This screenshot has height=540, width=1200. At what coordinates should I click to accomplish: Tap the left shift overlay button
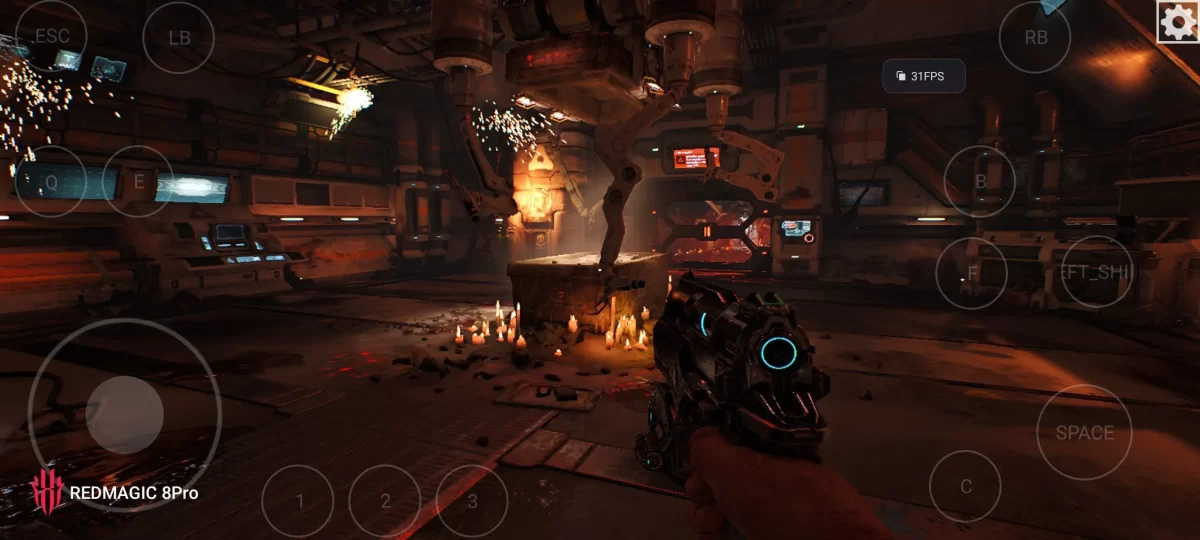click(x=1096, y=272)
